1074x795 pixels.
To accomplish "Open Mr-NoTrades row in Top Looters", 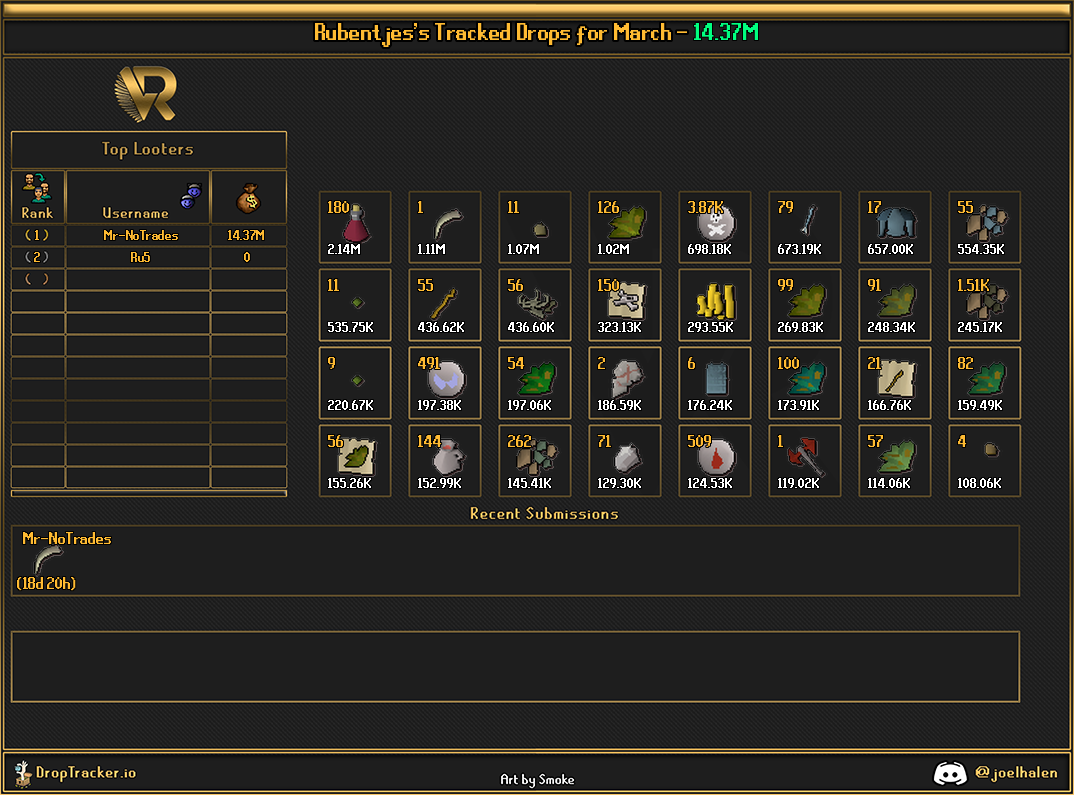I will (139, 235).
